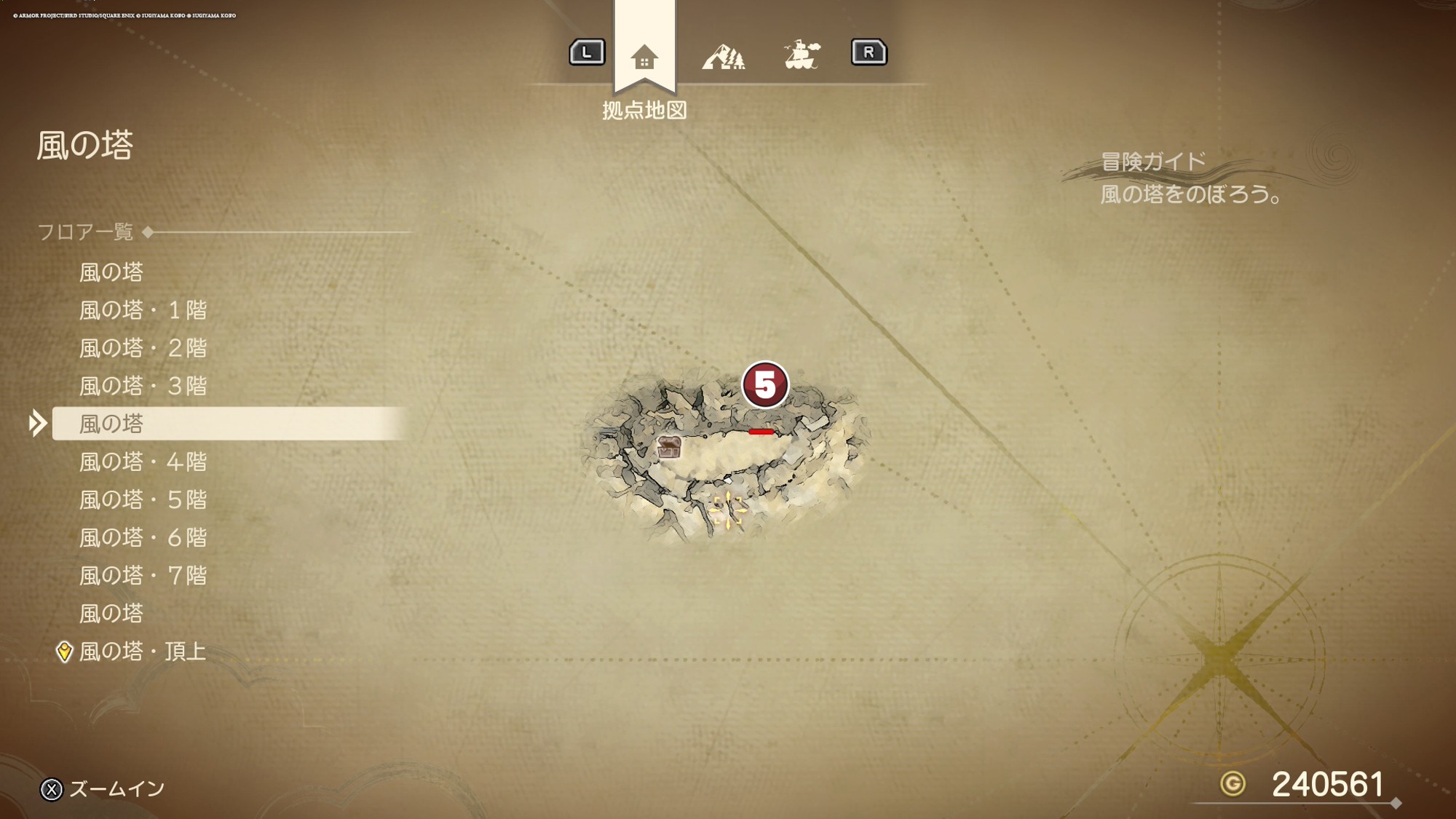Switch to the mountain and trees map tab
The width and height of the screenshot is (1456, 819).
pos(723,57)
